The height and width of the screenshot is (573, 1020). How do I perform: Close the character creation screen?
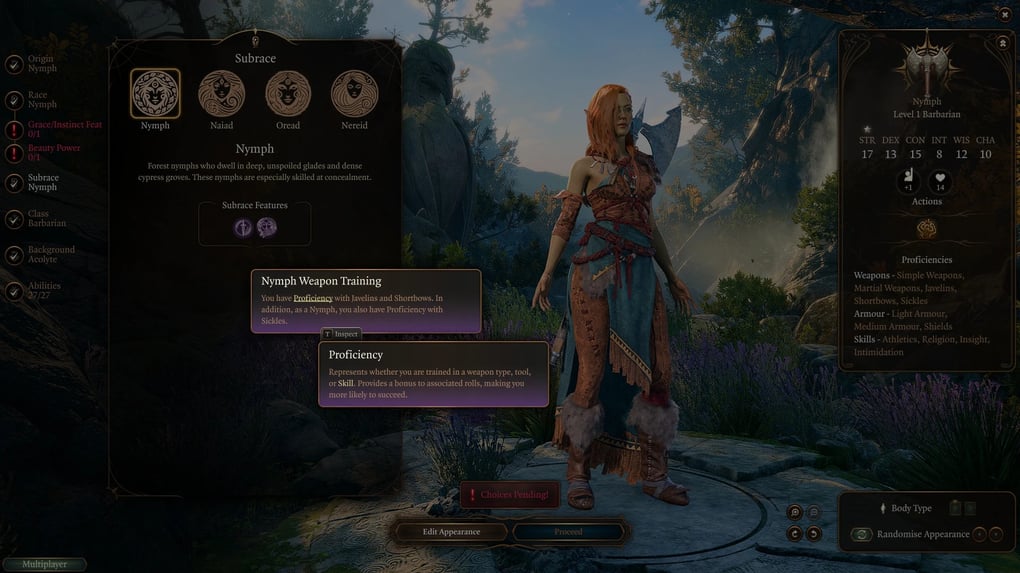point(1005,15)
